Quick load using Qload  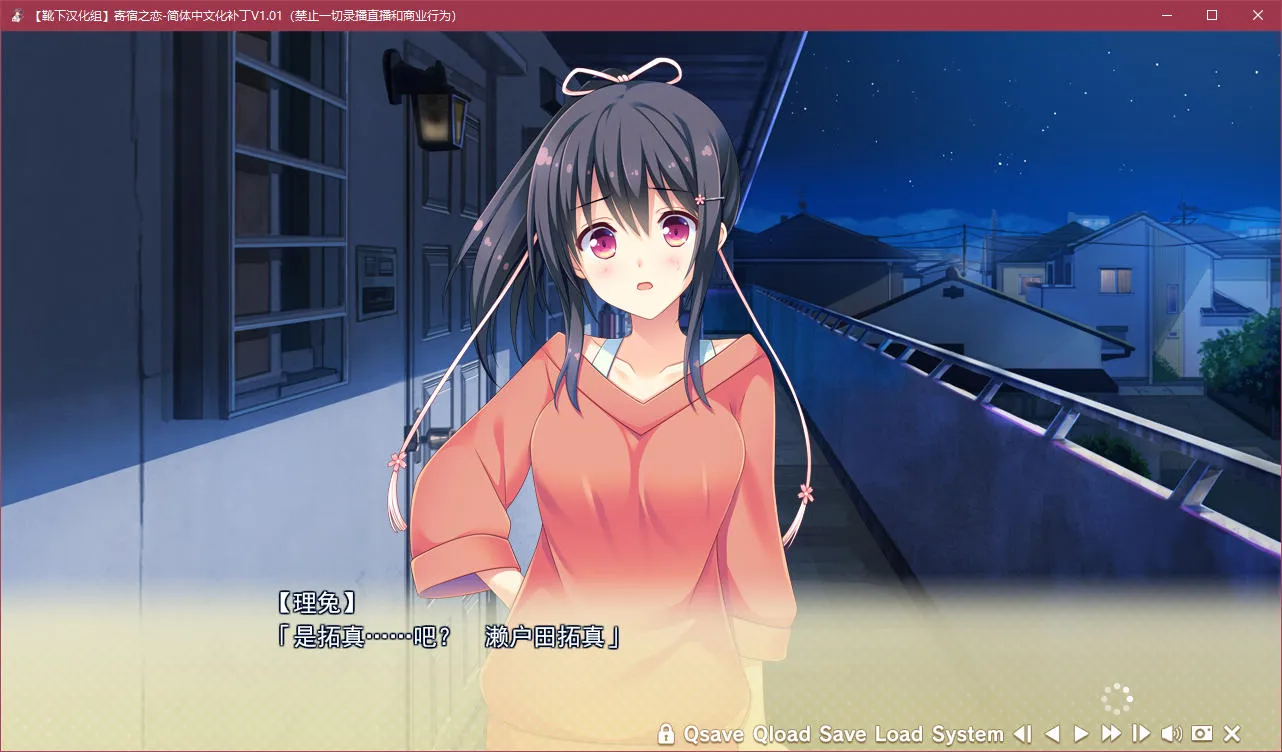tap(782, 734)
